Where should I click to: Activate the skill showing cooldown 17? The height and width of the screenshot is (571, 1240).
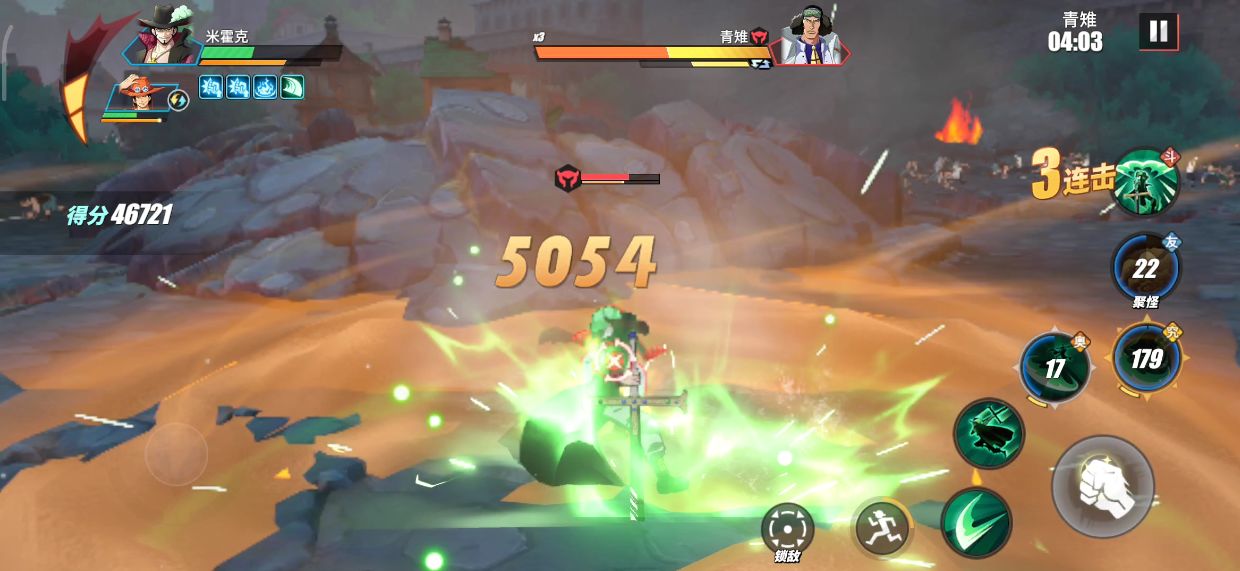[1055, 368]
